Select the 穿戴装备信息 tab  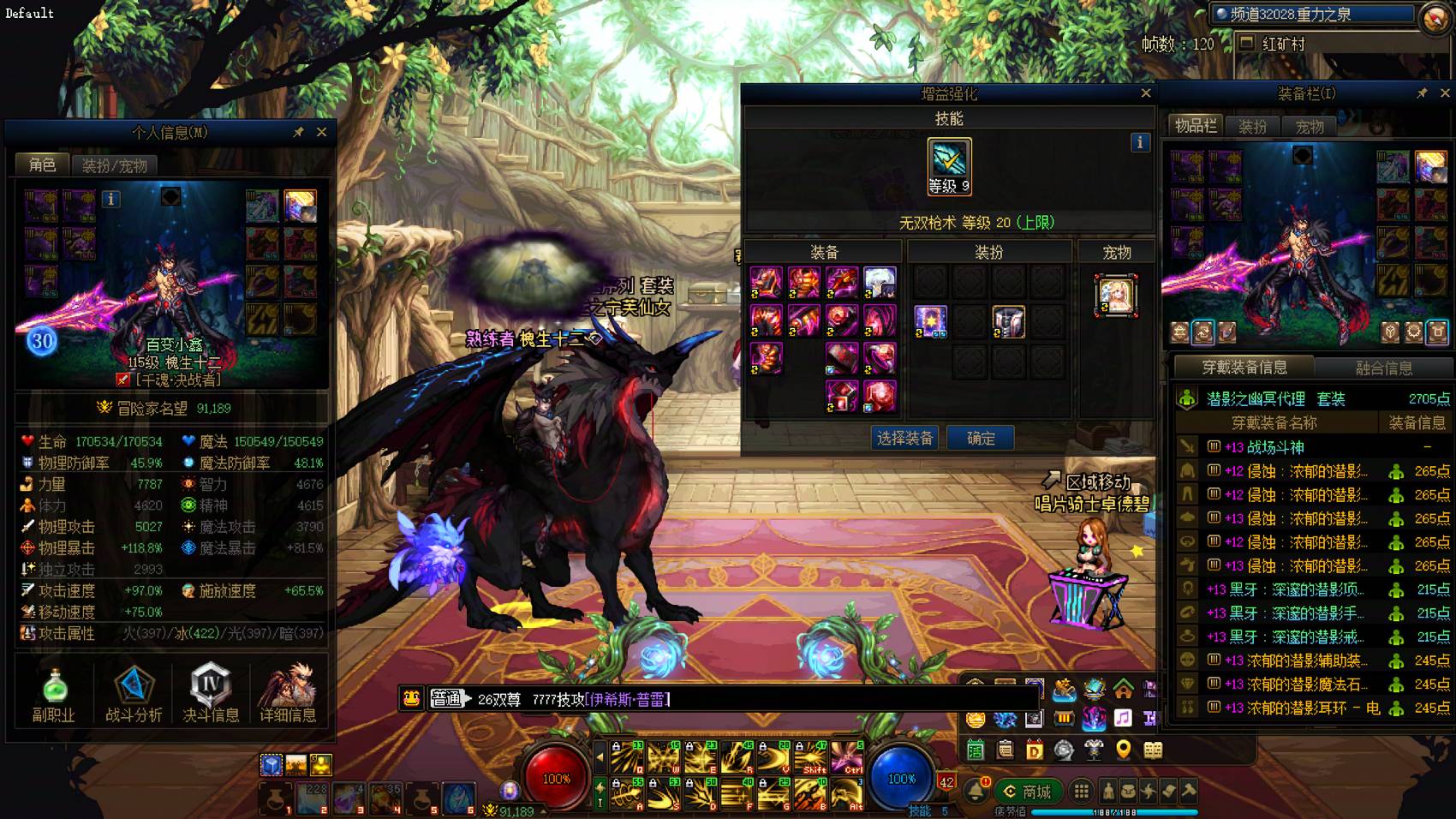[x=1244, y=368]
